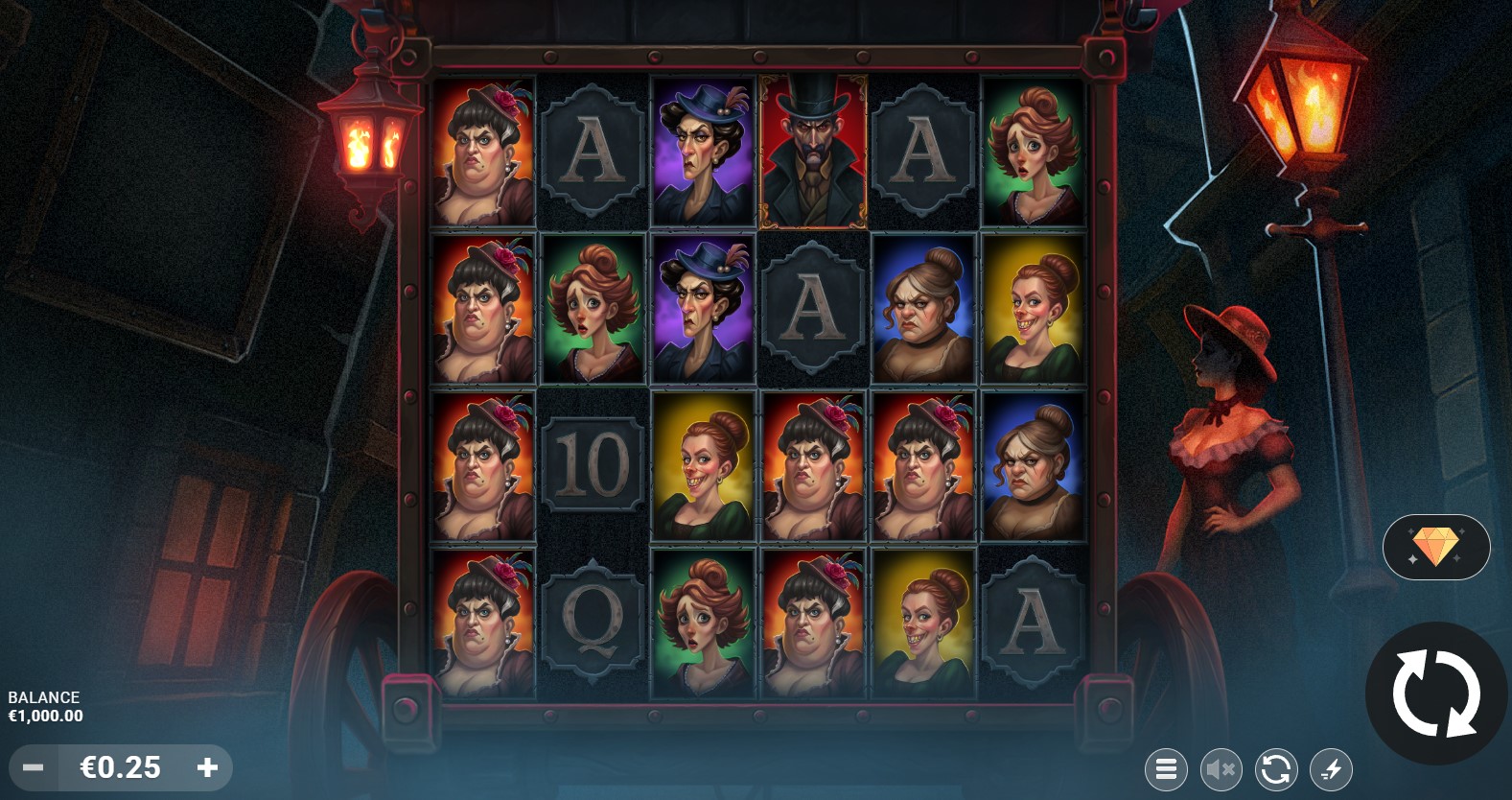
Task: Toggle the muted sound speaker icon
Action: [1221, 768]
